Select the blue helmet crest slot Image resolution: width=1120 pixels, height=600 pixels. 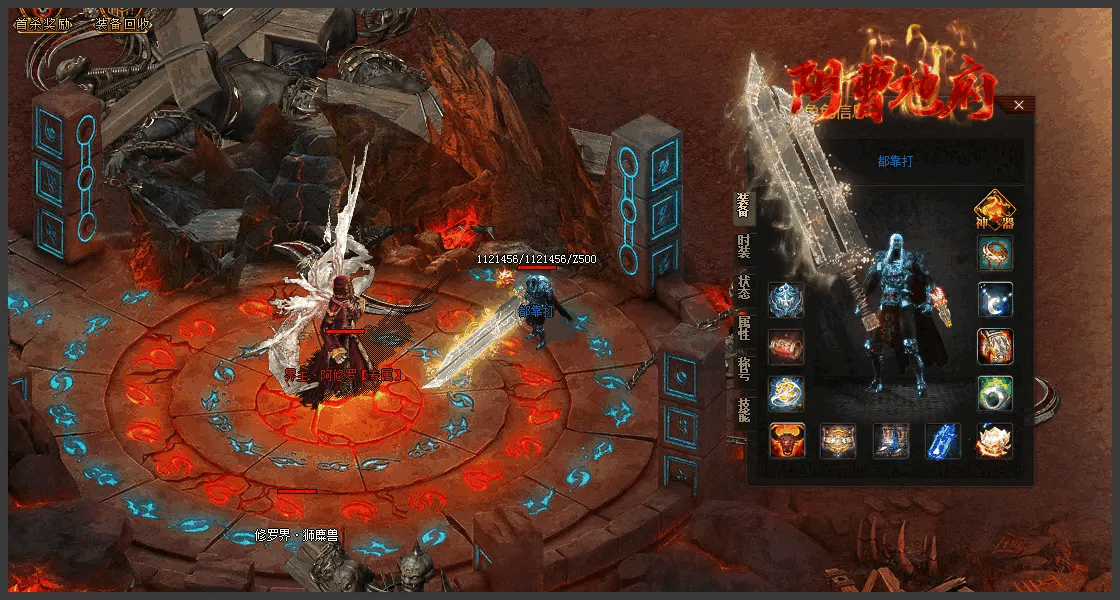click(x=786, y=300)
